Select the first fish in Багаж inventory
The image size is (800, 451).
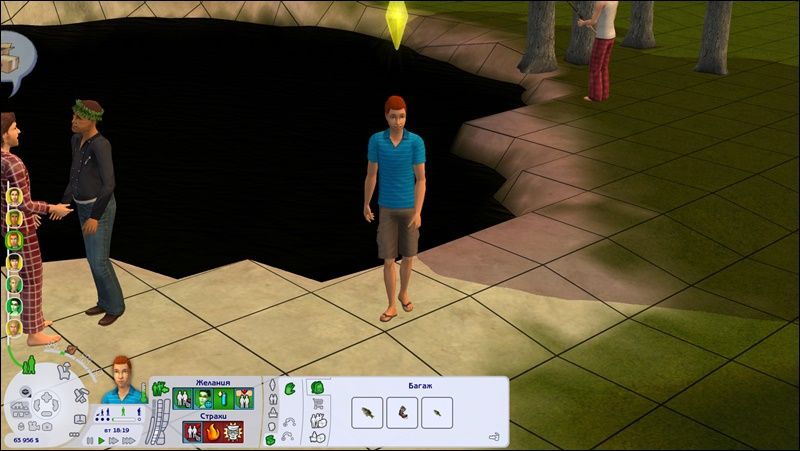click(x=369, y=412)
